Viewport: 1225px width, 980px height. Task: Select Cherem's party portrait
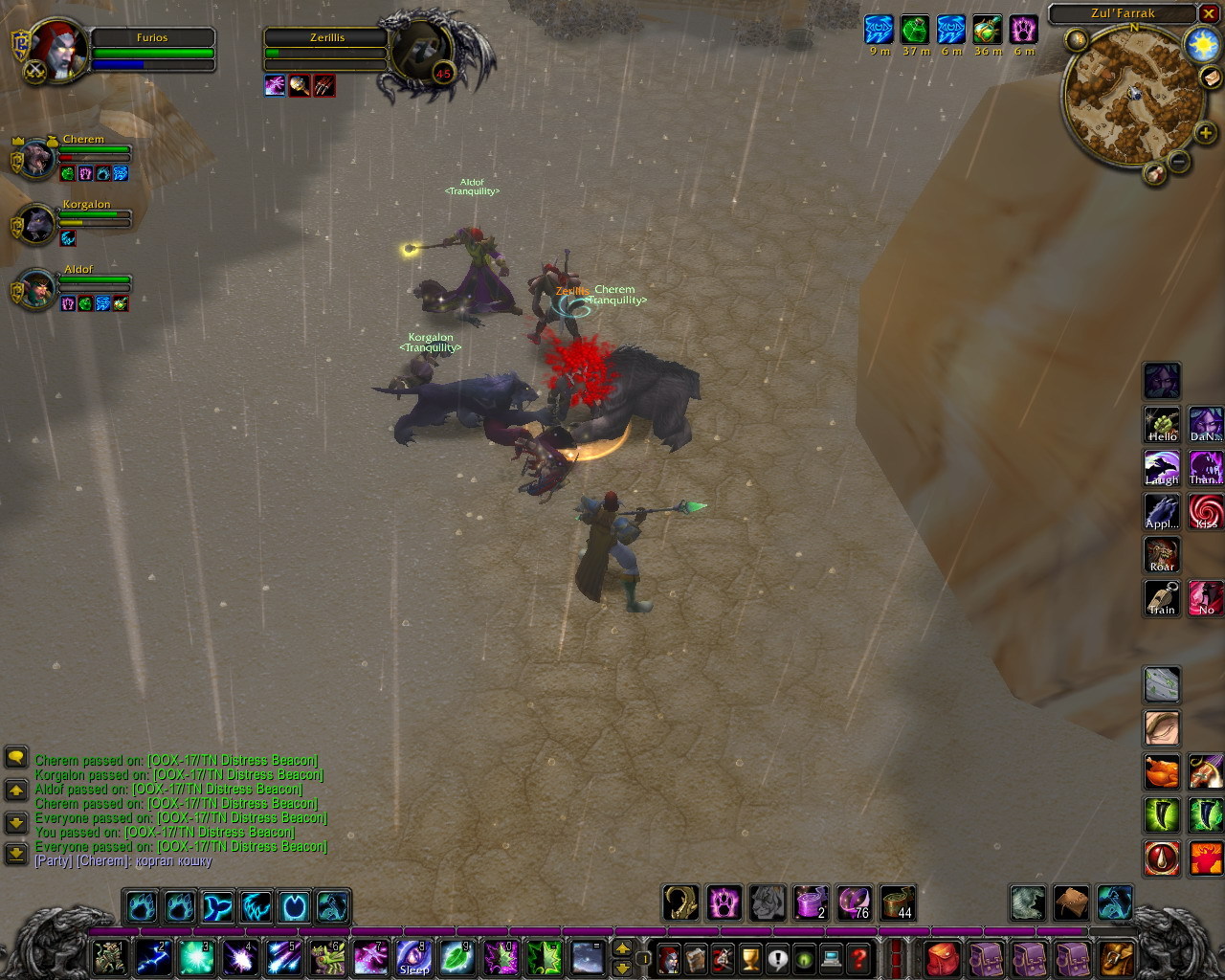coord(36,158)
